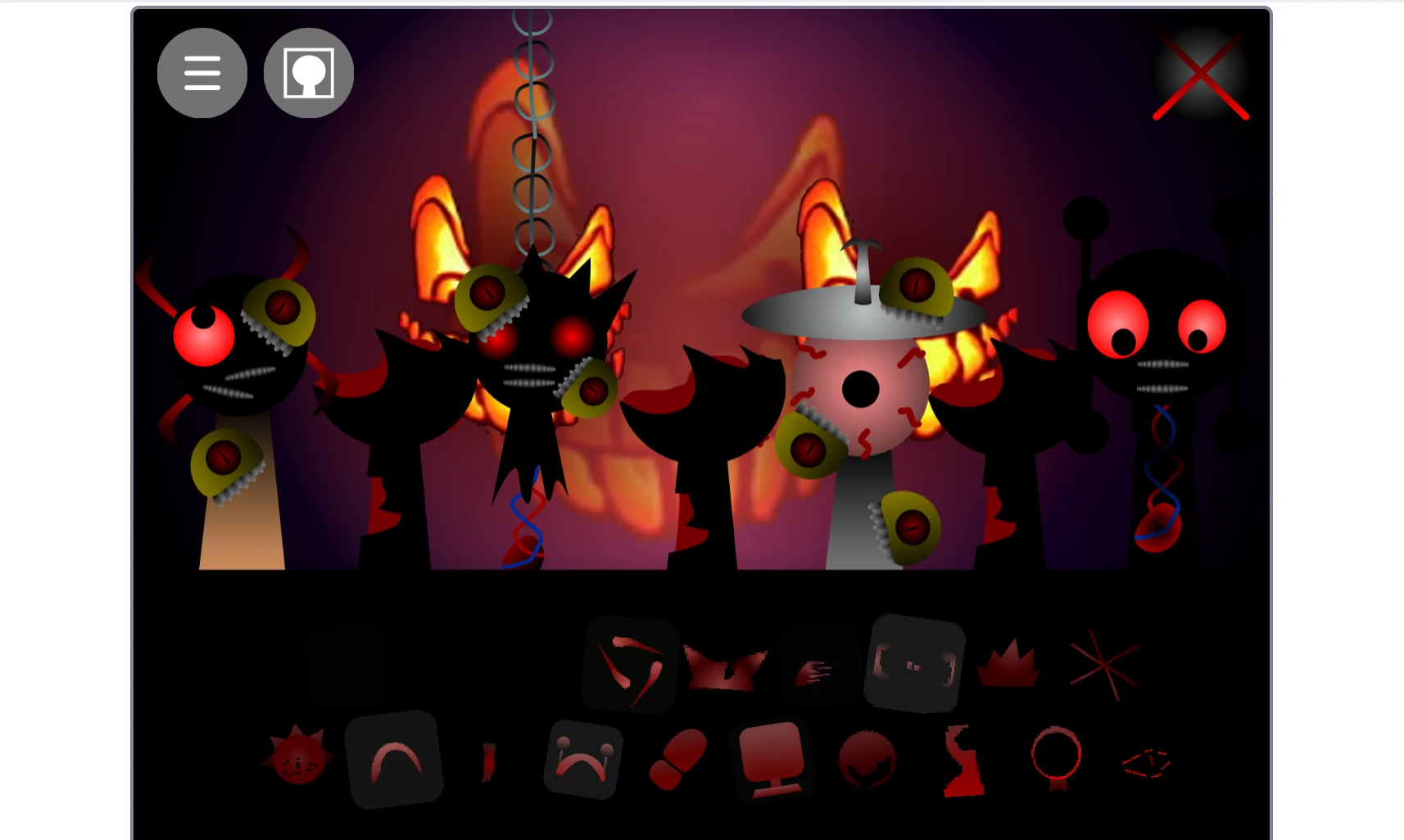Viewport: 1404px width, 840px height.
Task: Select the spiky sun-face sound icon
Action: coord(301,760)
